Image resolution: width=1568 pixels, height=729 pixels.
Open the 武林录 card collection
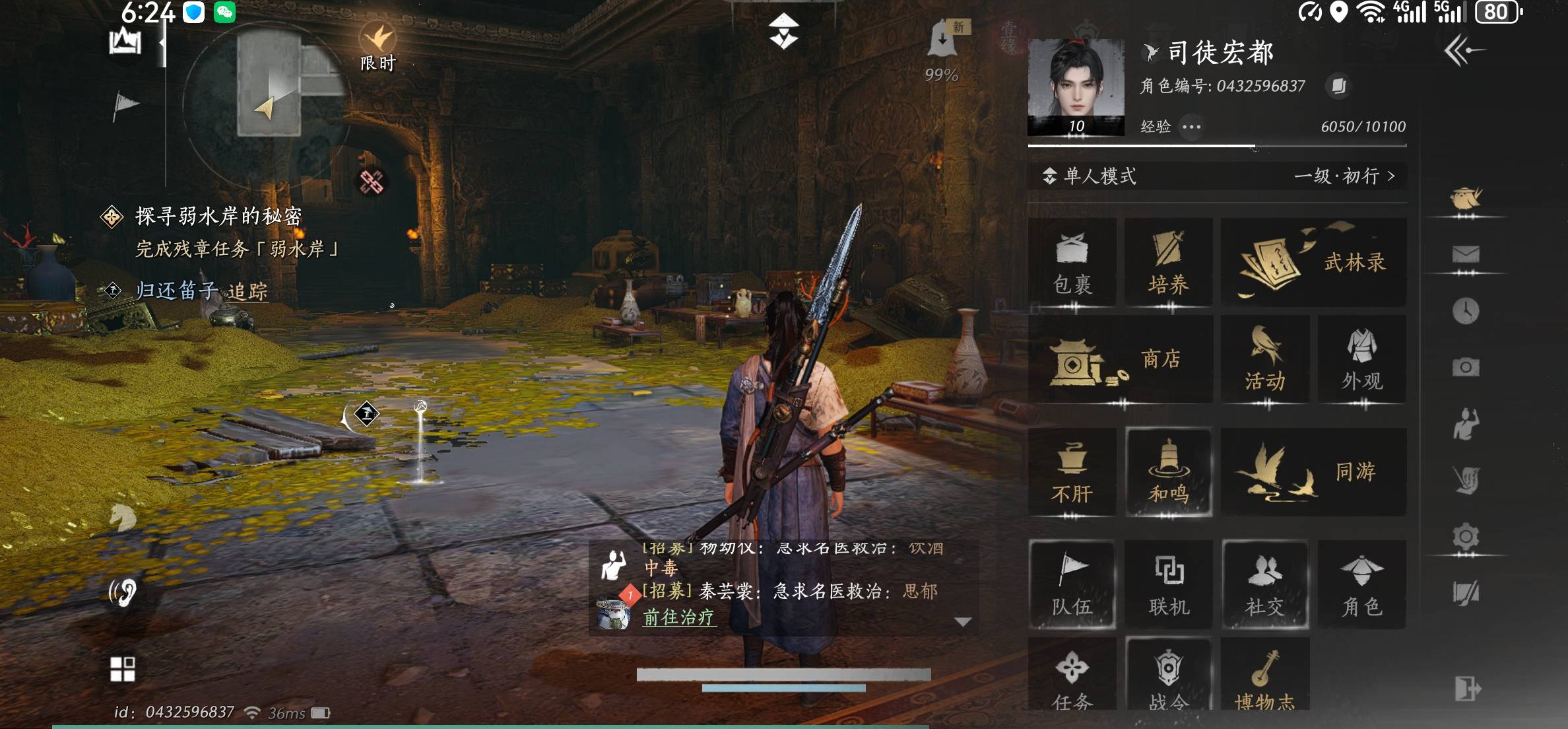[x=1313, y=261]
